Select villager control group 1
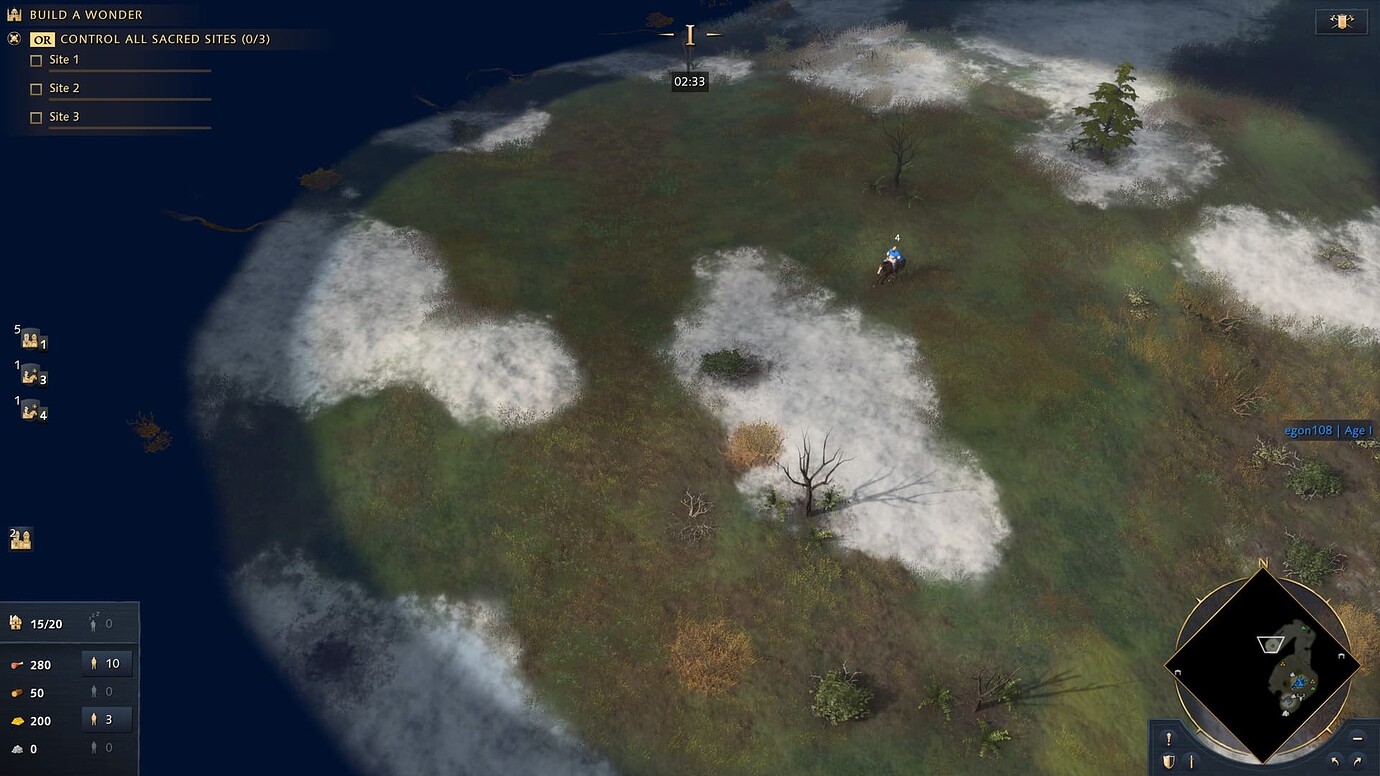Viewport: 1380px width, 776px height. pyautogui.click(x=30, y=340)
